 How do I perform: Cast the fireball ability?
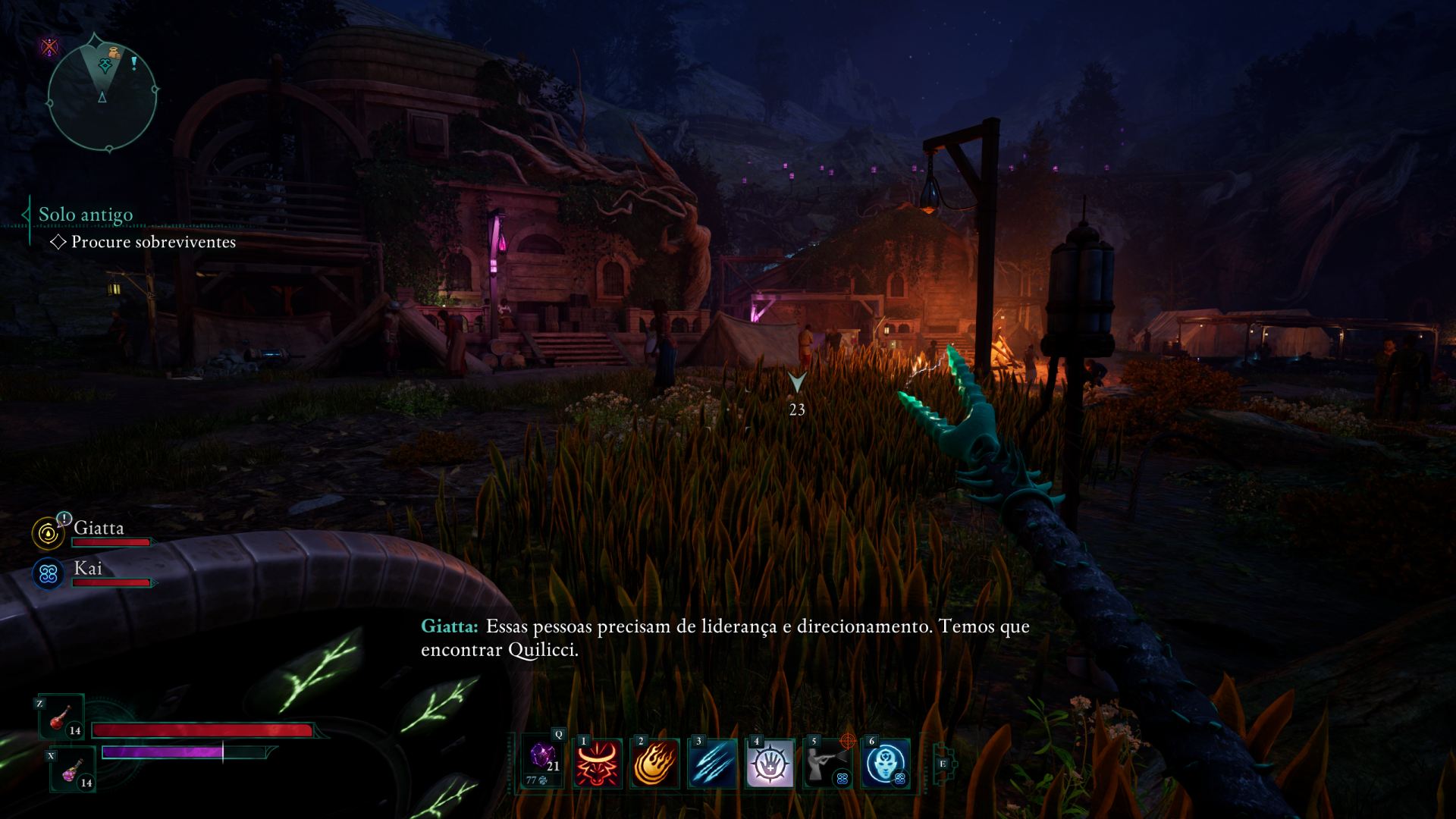[655, 763]
